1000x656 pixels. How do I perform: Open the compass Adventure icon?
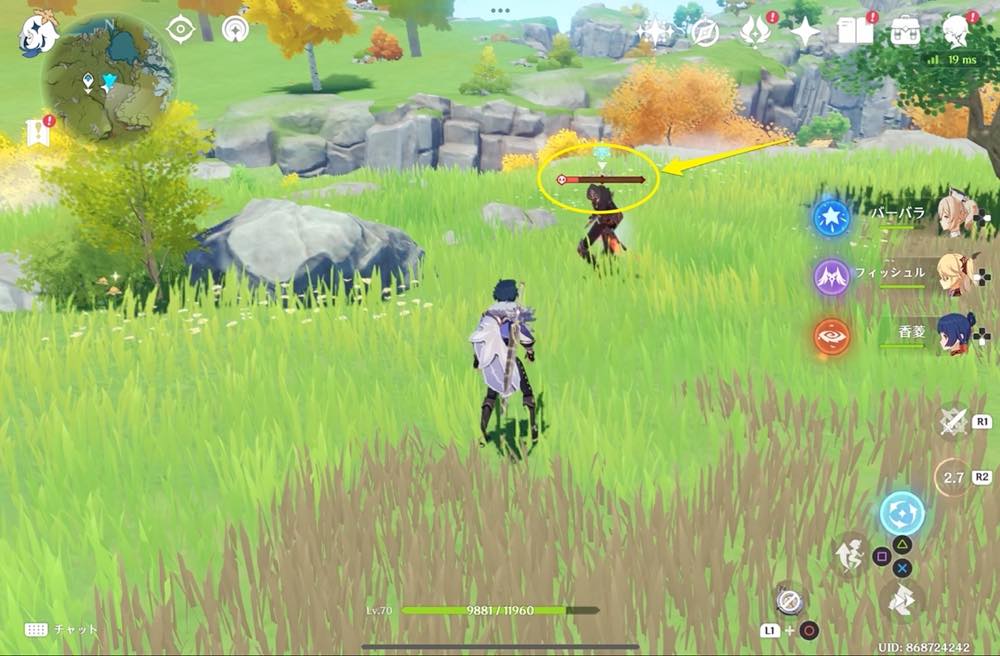pos(705,33)
